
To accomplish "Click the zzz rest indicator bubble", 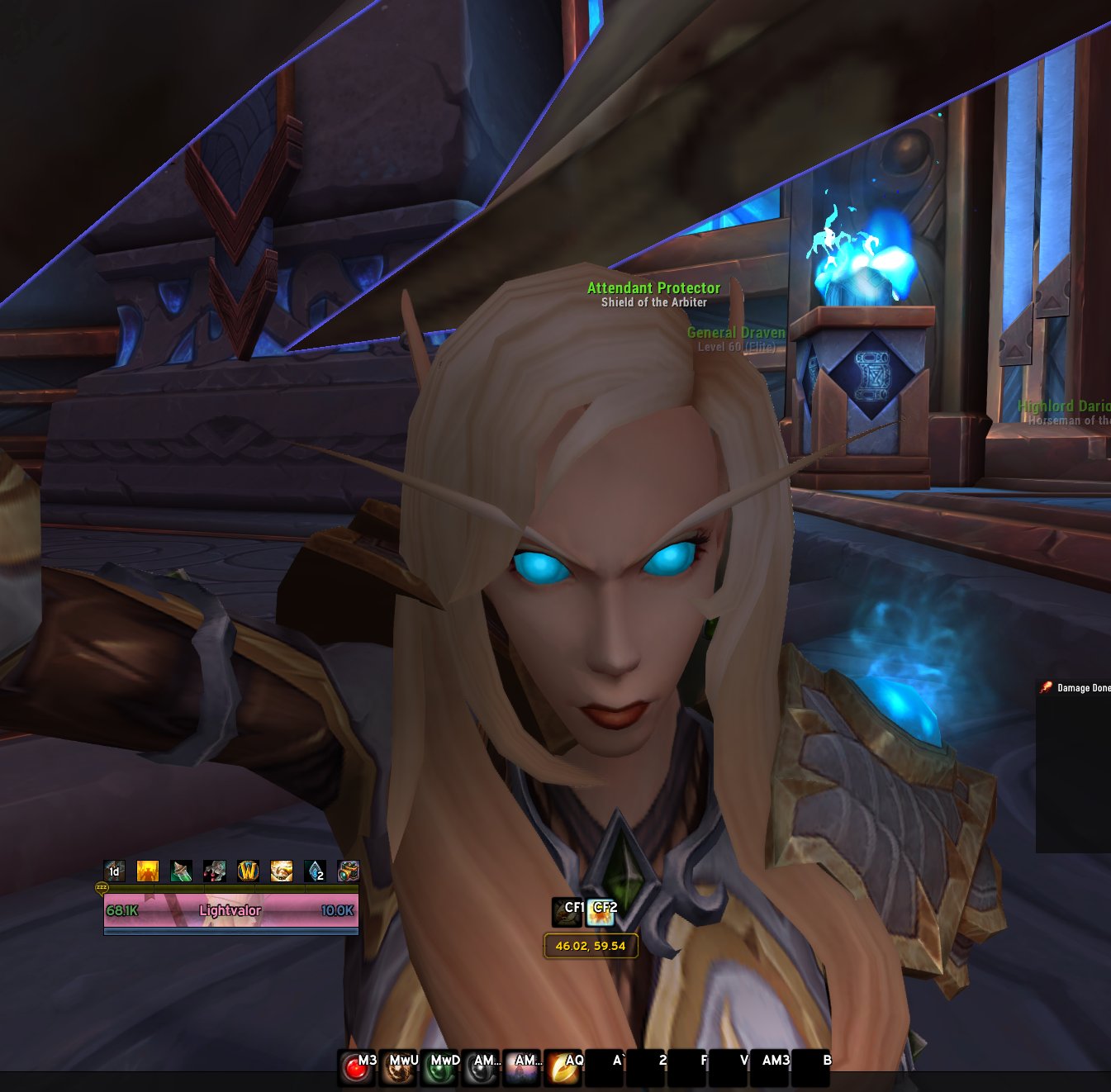I will [x=102, y=887].
